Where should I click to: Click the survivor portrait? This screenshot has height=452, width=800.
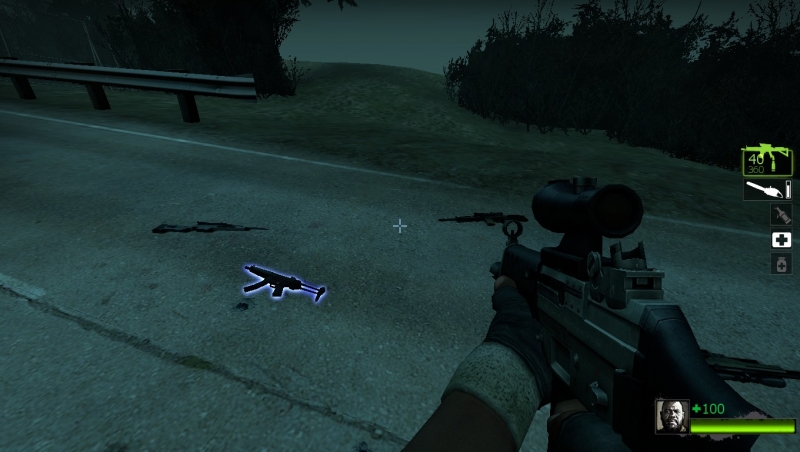click(x=671, y=416)
